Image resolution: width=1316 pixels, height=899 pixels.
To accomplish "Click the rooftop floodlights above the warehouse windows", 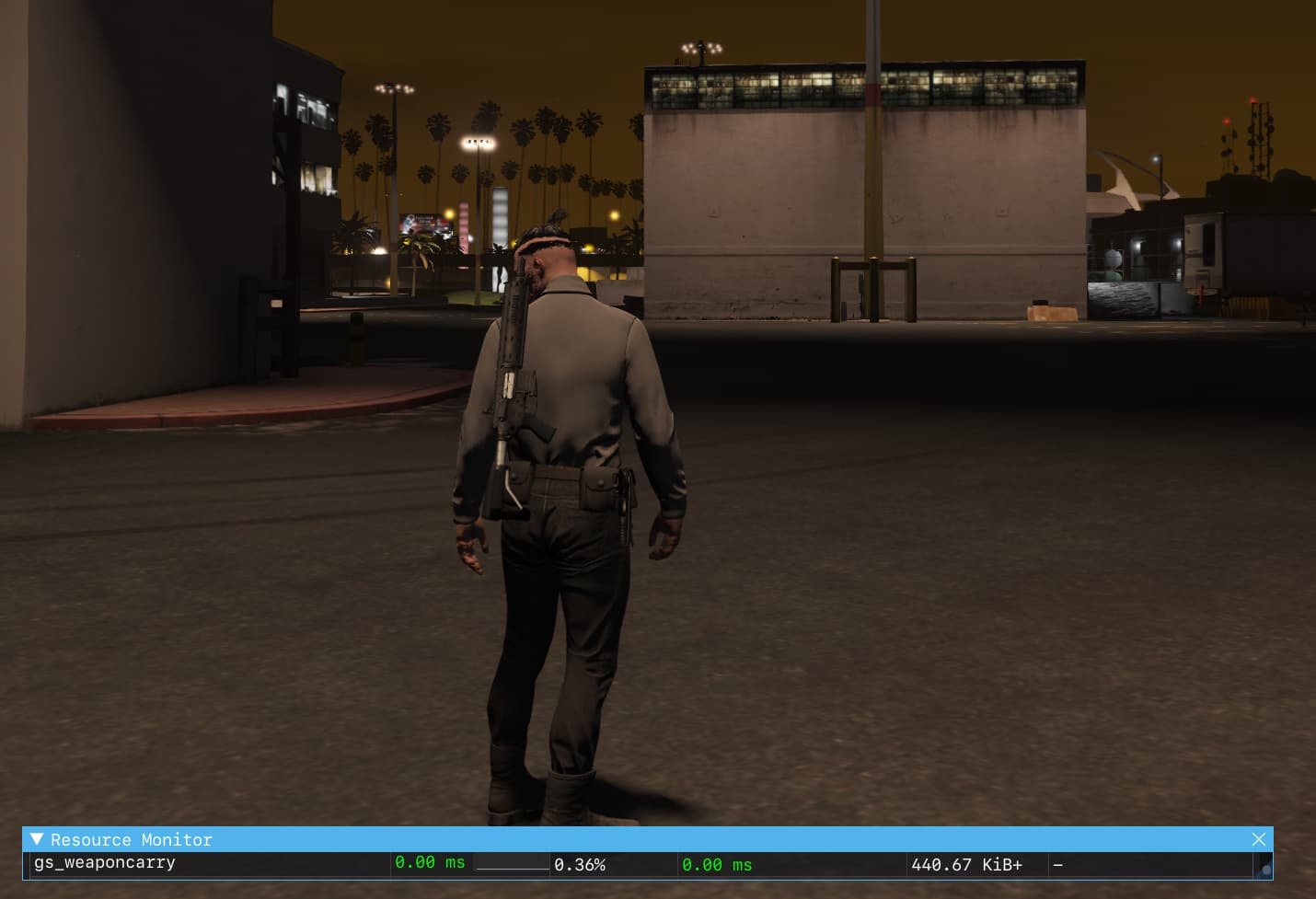I will 701,46.
